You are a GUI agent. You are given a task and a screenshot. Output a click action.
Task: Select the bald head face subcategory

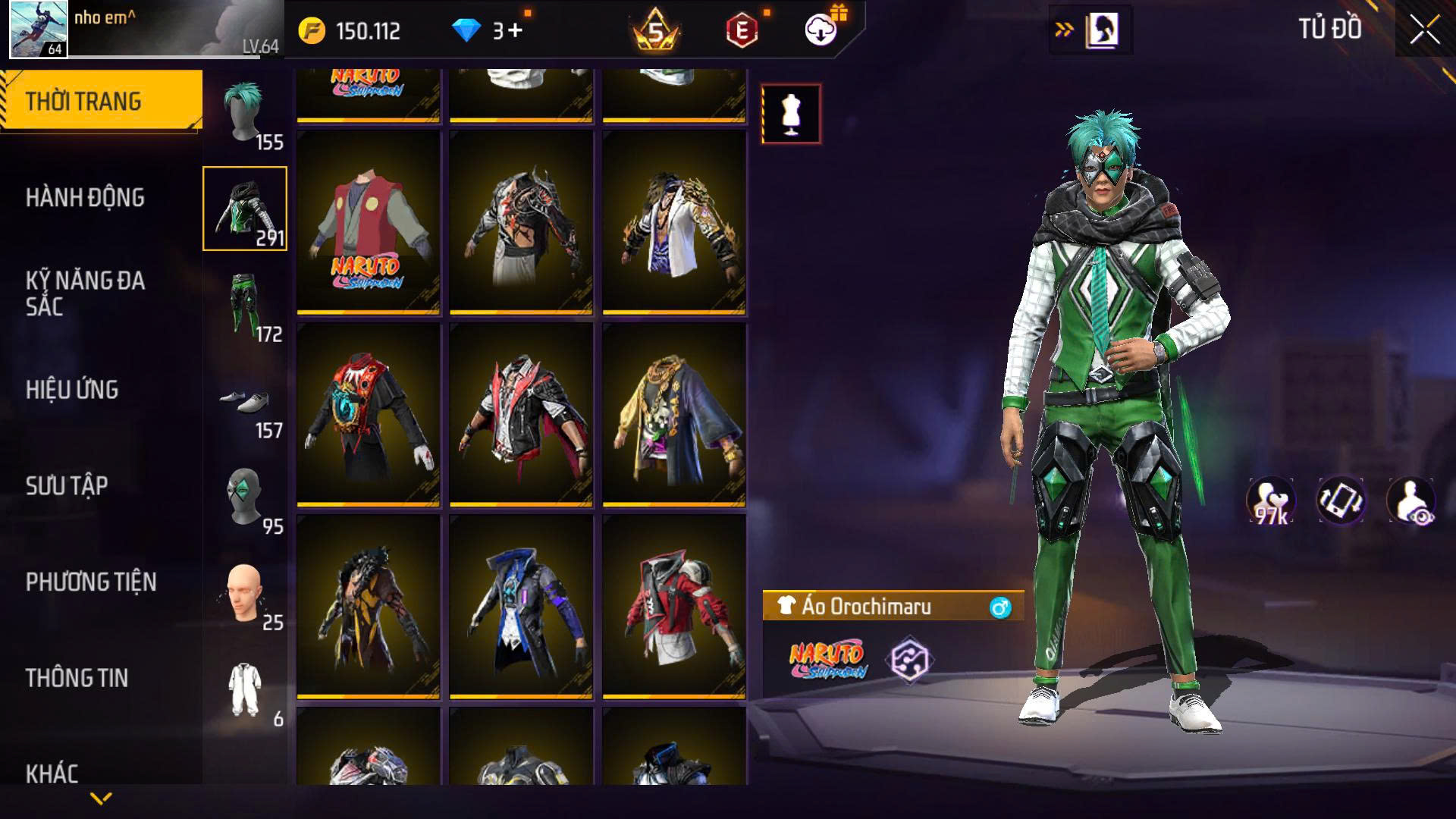click(x=245, y=595)
